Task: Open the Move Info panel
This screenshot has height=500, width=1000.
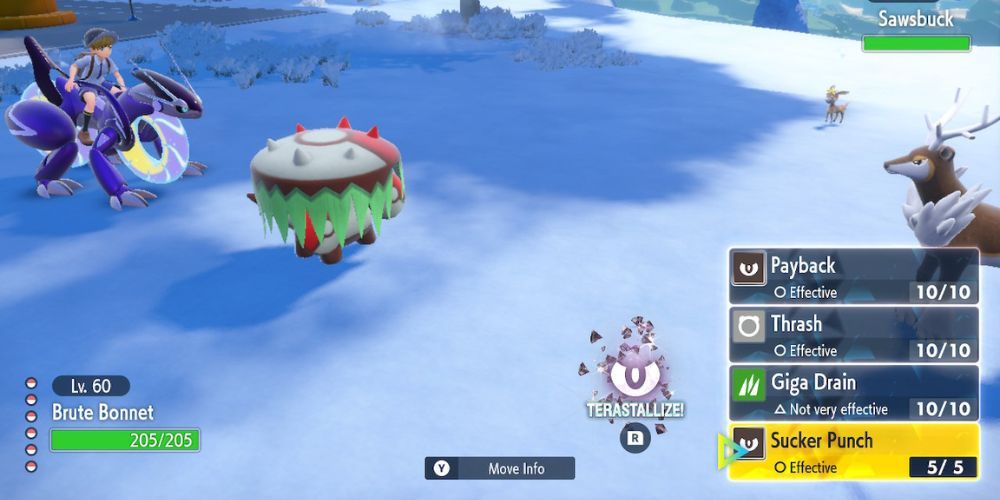Action: pos(500,468)
